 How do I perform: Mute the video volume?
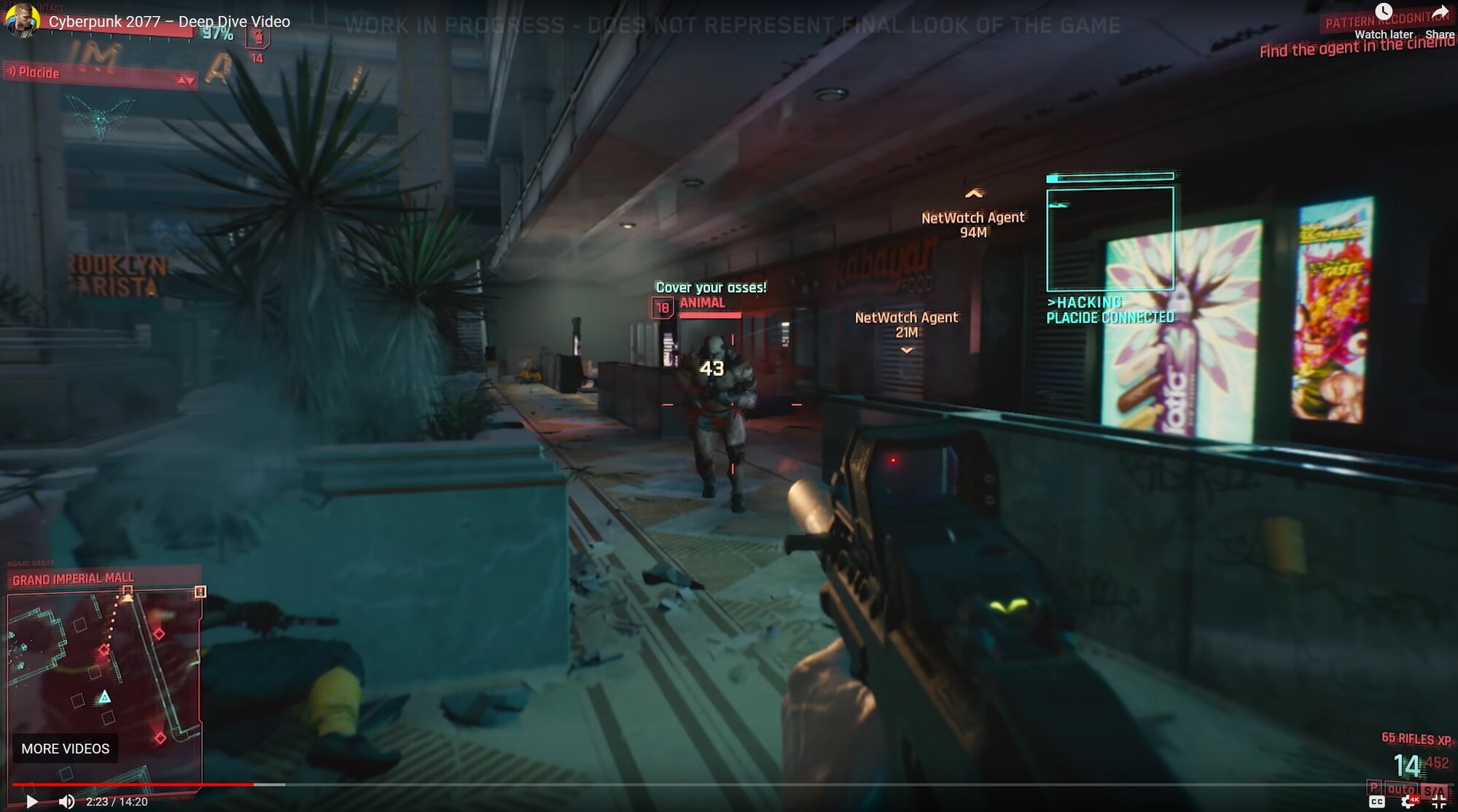pyautogui.click(x=66, y=802)
